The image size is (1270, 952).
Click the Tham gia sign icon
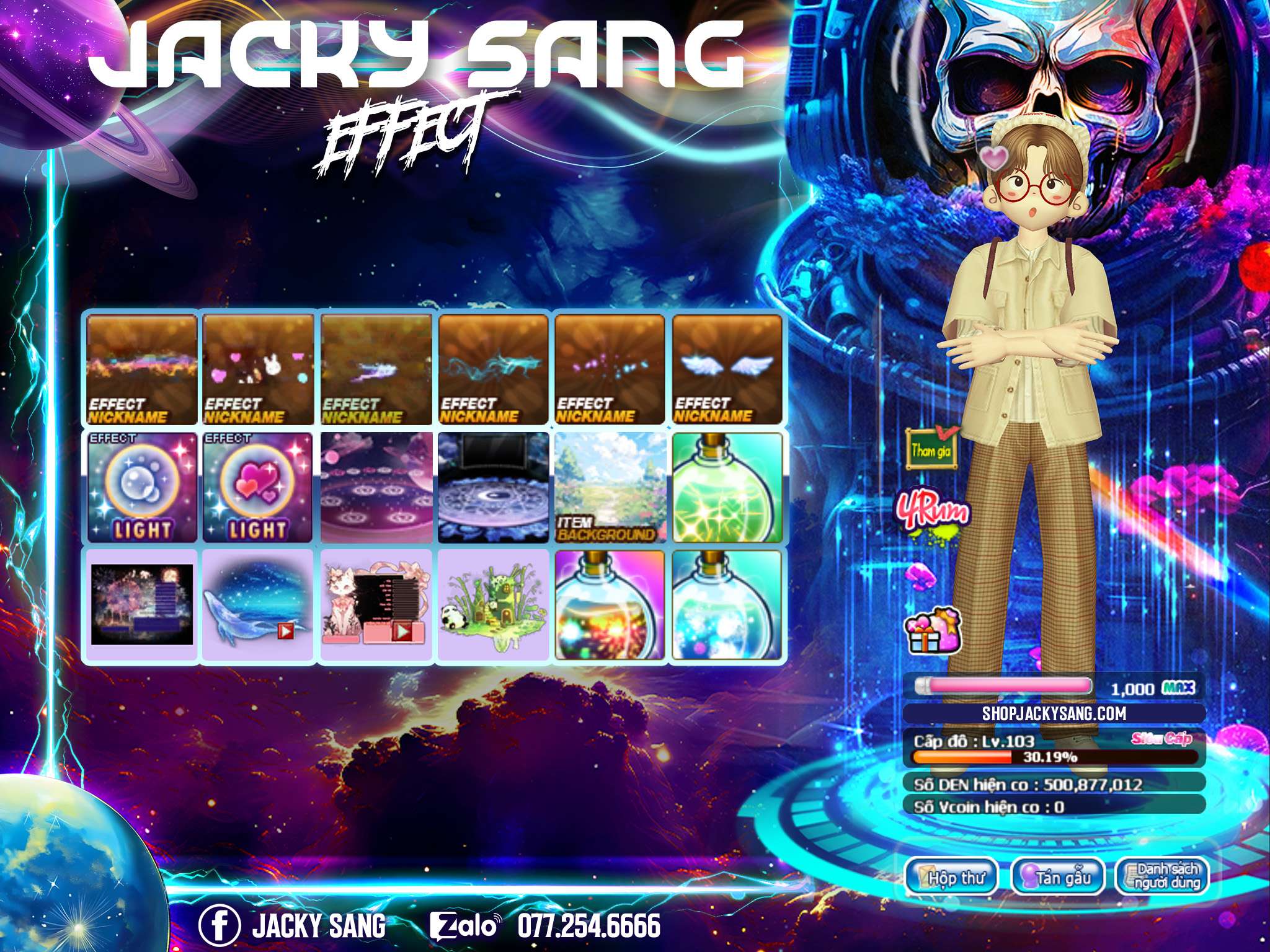[x=931, y=450]
